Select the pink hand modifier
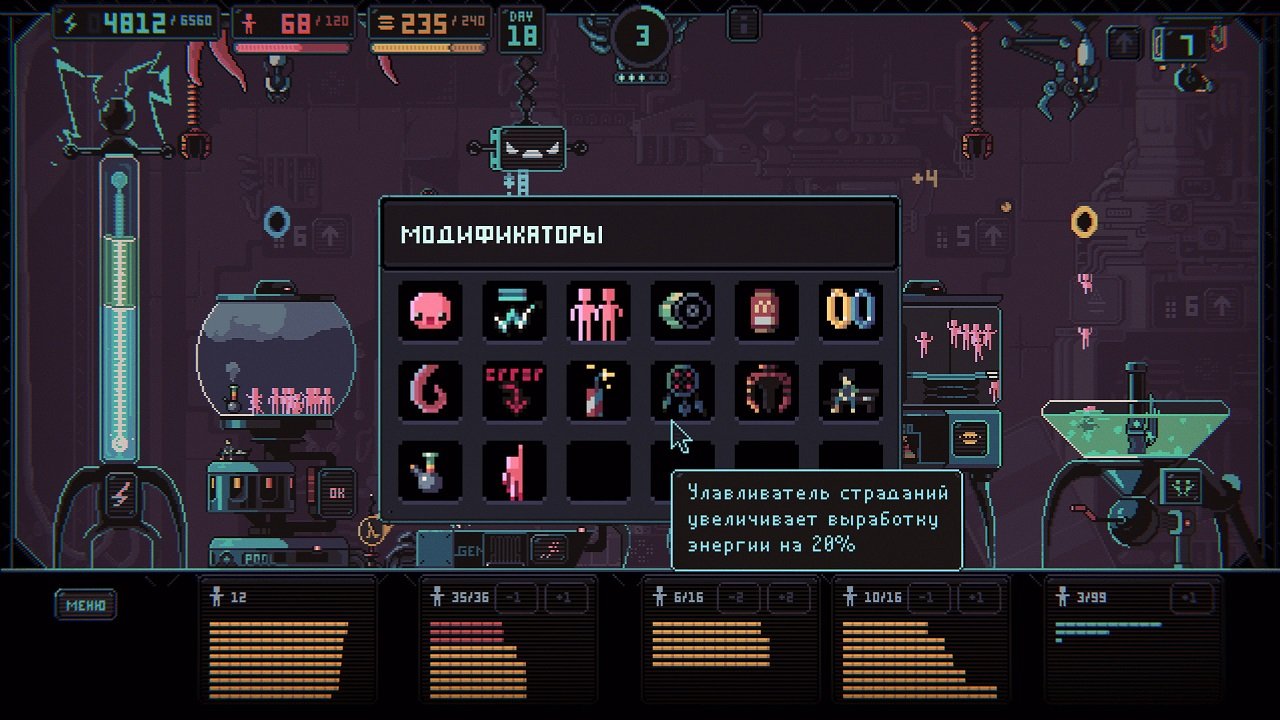Image resolution: width=1280 pixels, height=720 pixels. point(514,470)
